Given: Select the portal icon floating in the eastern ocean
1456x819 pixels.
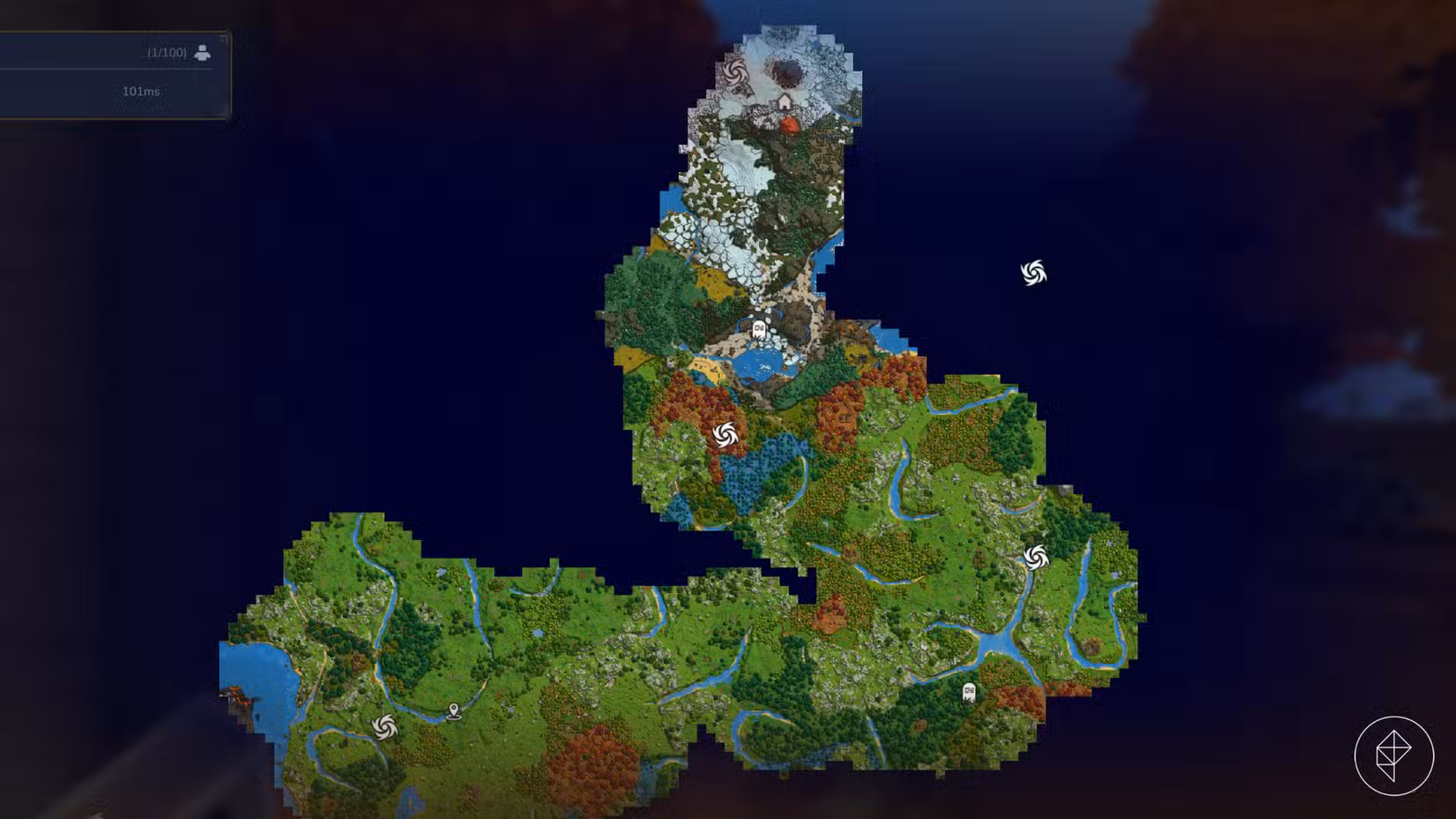Looking at the screenshot, I should pyautogui.click(x=1032, y=271).
